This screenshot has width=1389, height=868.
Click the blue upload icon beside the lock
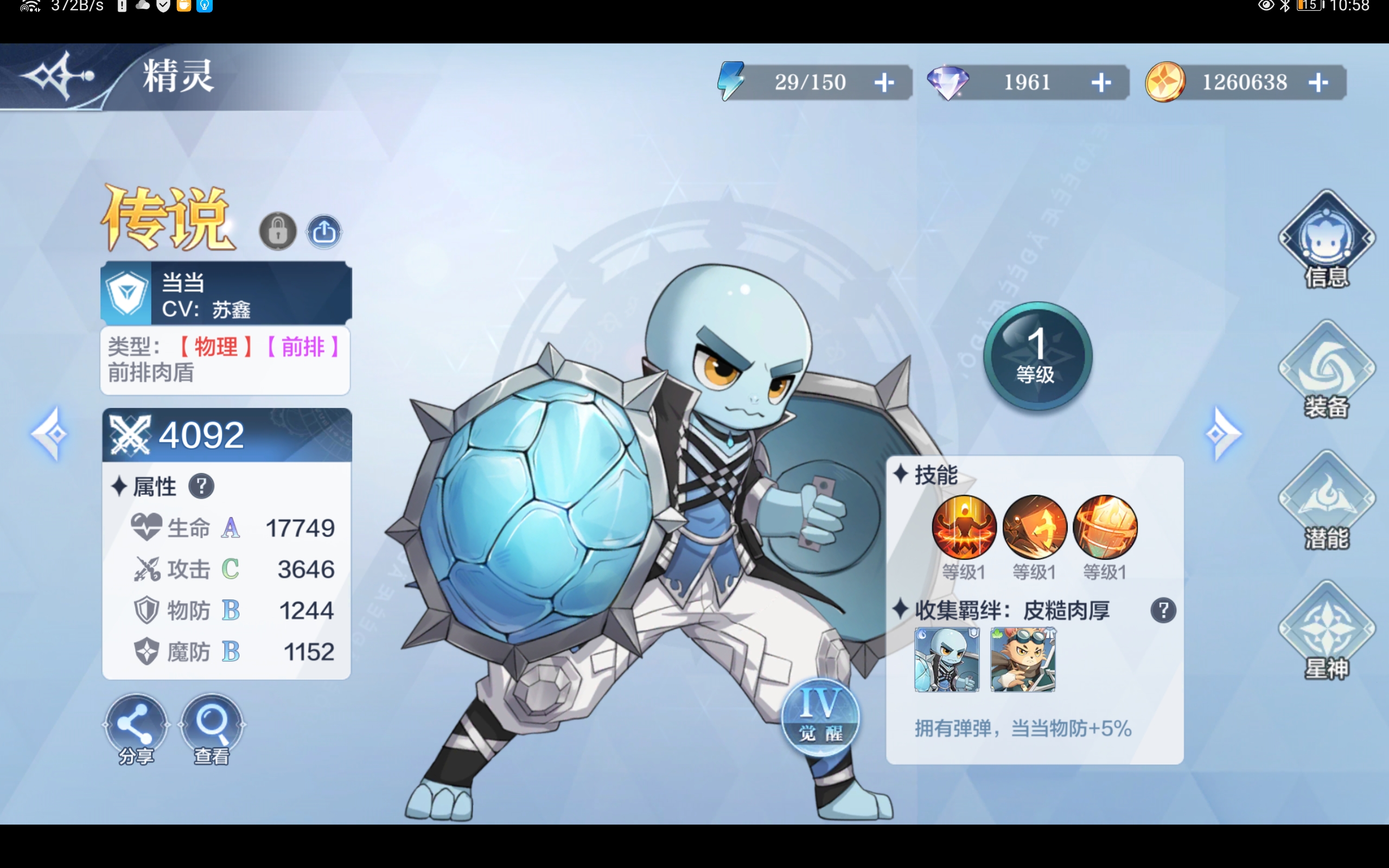click(324, 231)
